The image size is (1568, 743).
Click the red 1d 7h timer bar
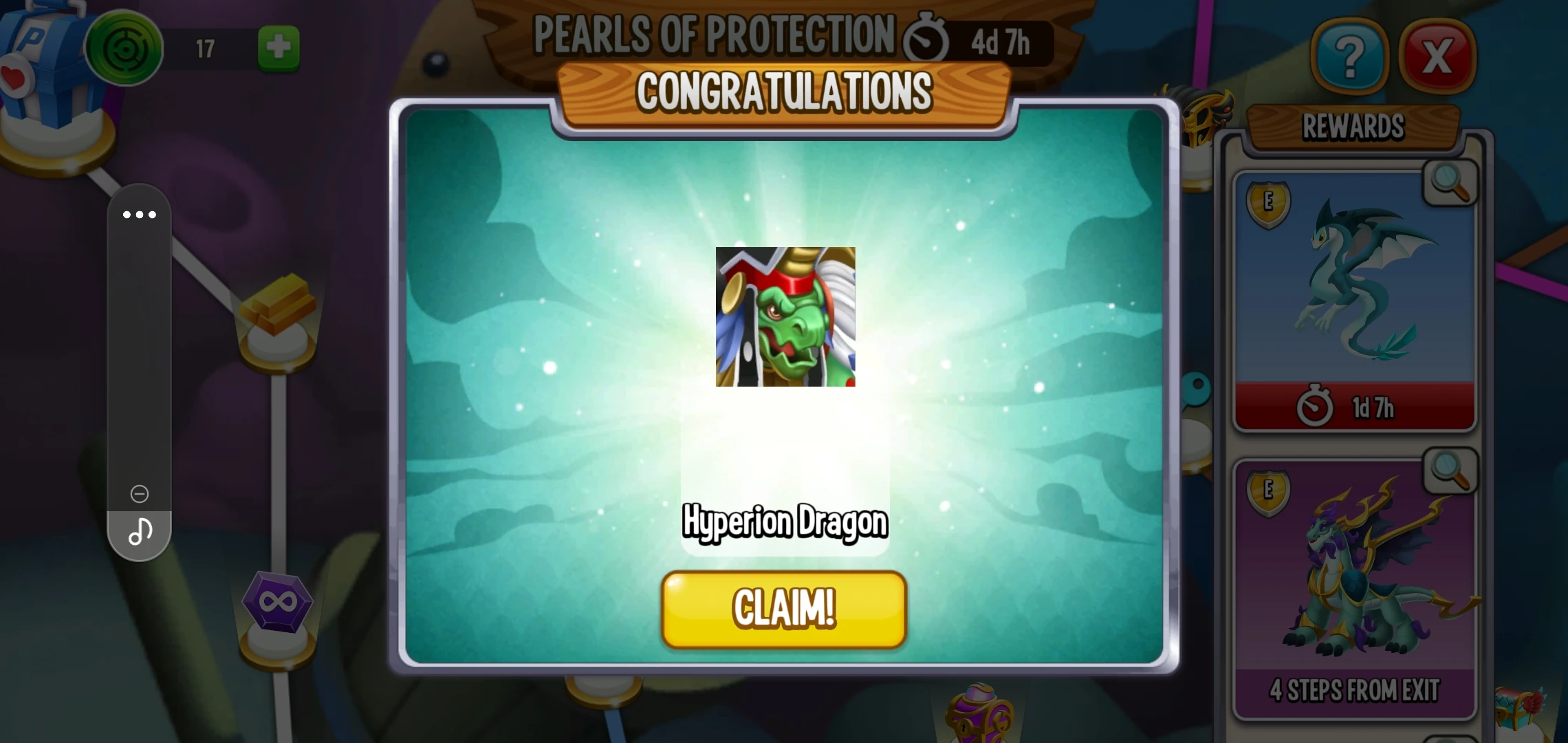[x=1353, y=407]
